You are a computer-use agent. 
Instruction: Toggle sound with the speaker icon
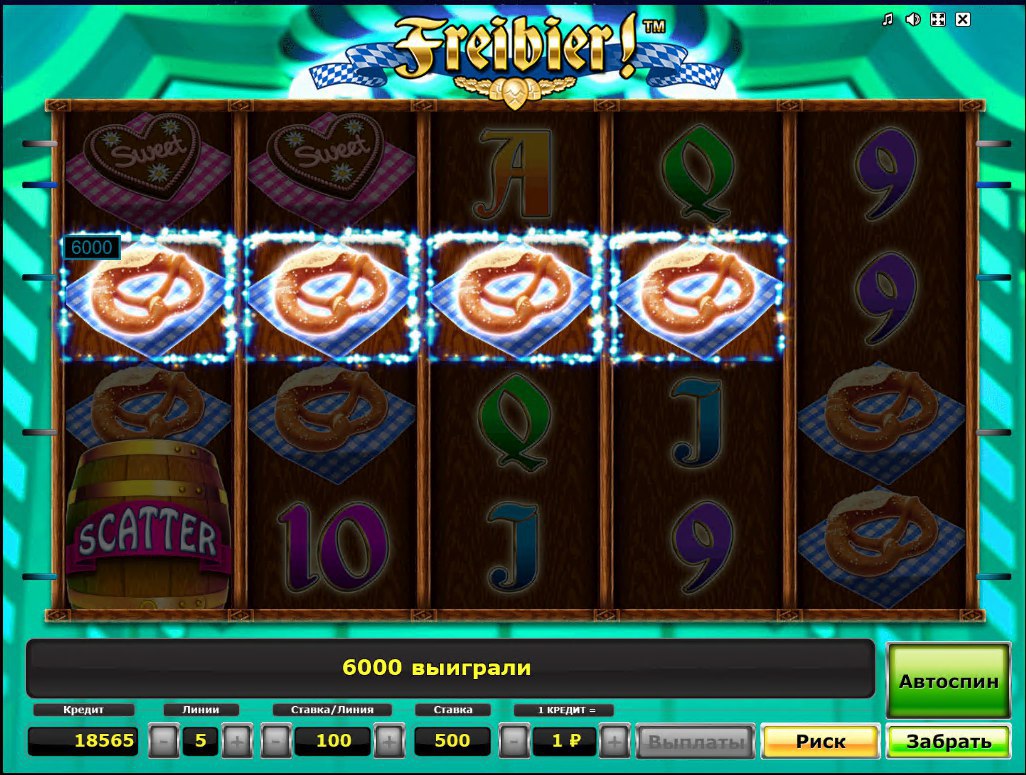point(912,19)
